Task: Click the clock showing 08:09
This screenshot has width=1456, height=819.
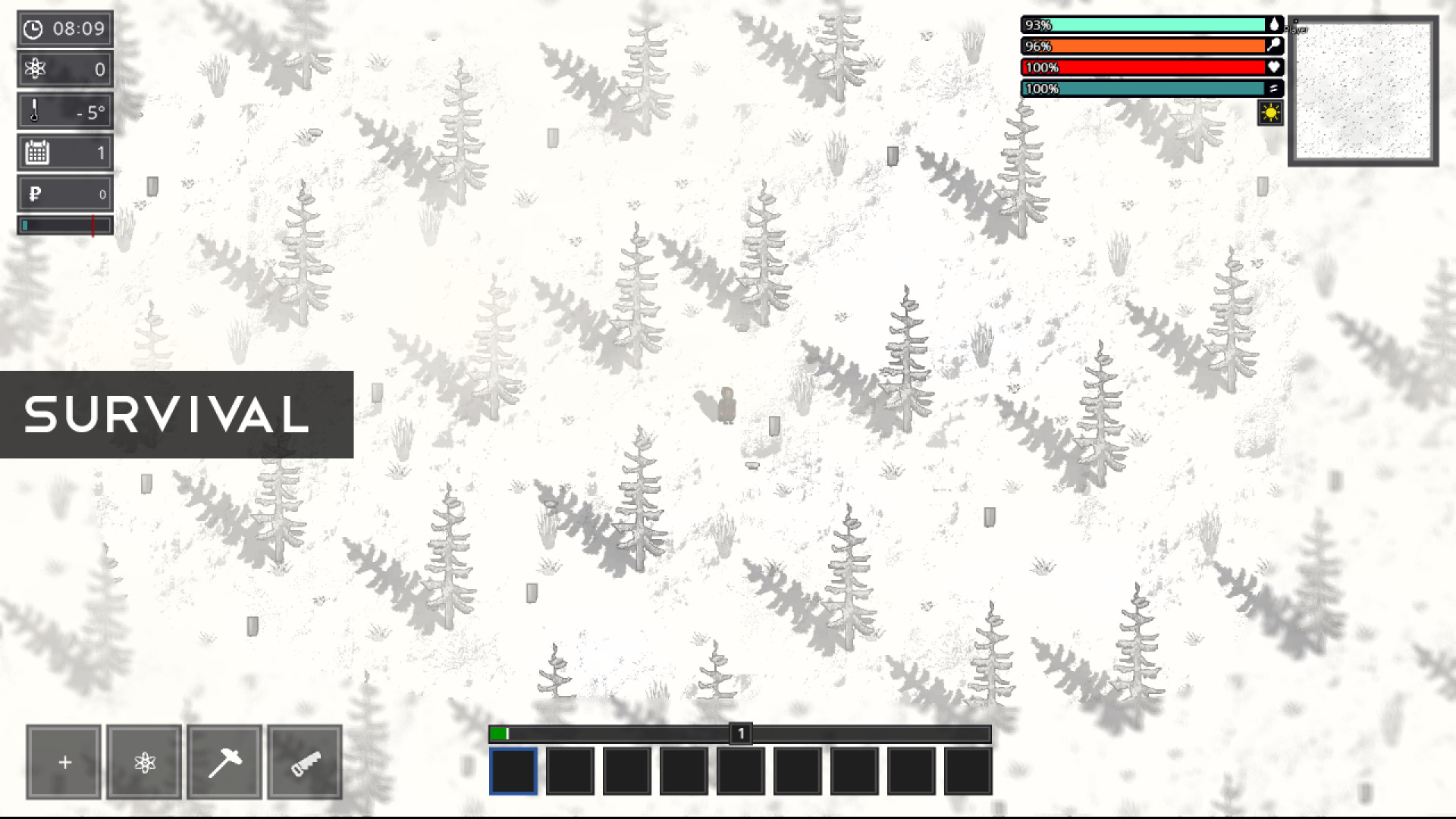Action: click(x=64, y=28)
